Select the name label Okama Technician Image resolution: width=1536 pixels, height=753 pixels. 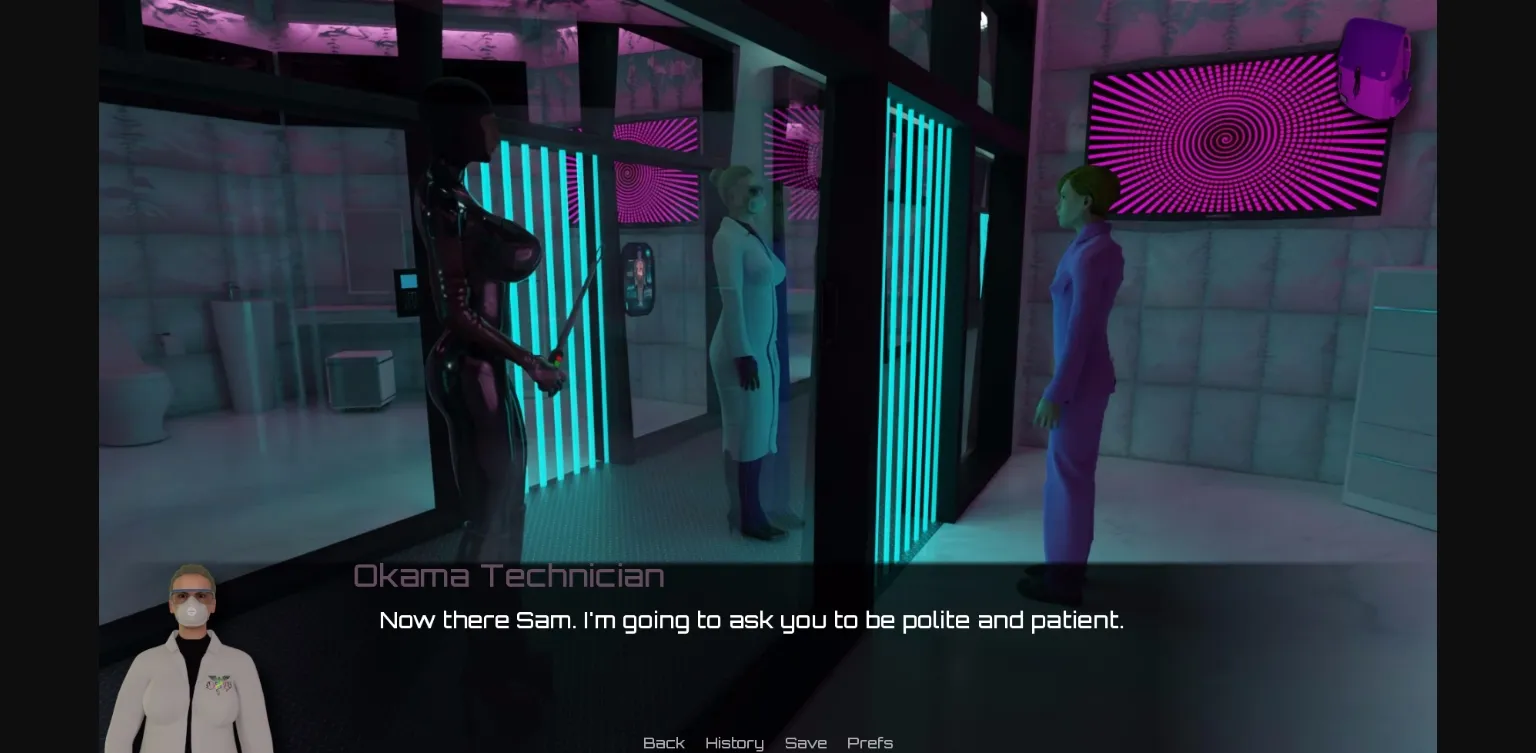509,575
